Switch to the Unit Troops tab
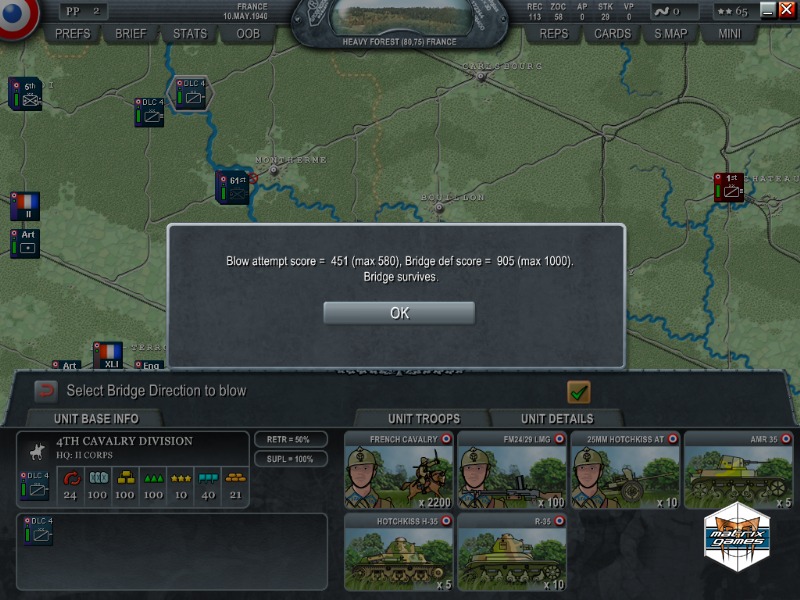Image resolution: width=800 pixels, height=600 pixels. point(423,418)
